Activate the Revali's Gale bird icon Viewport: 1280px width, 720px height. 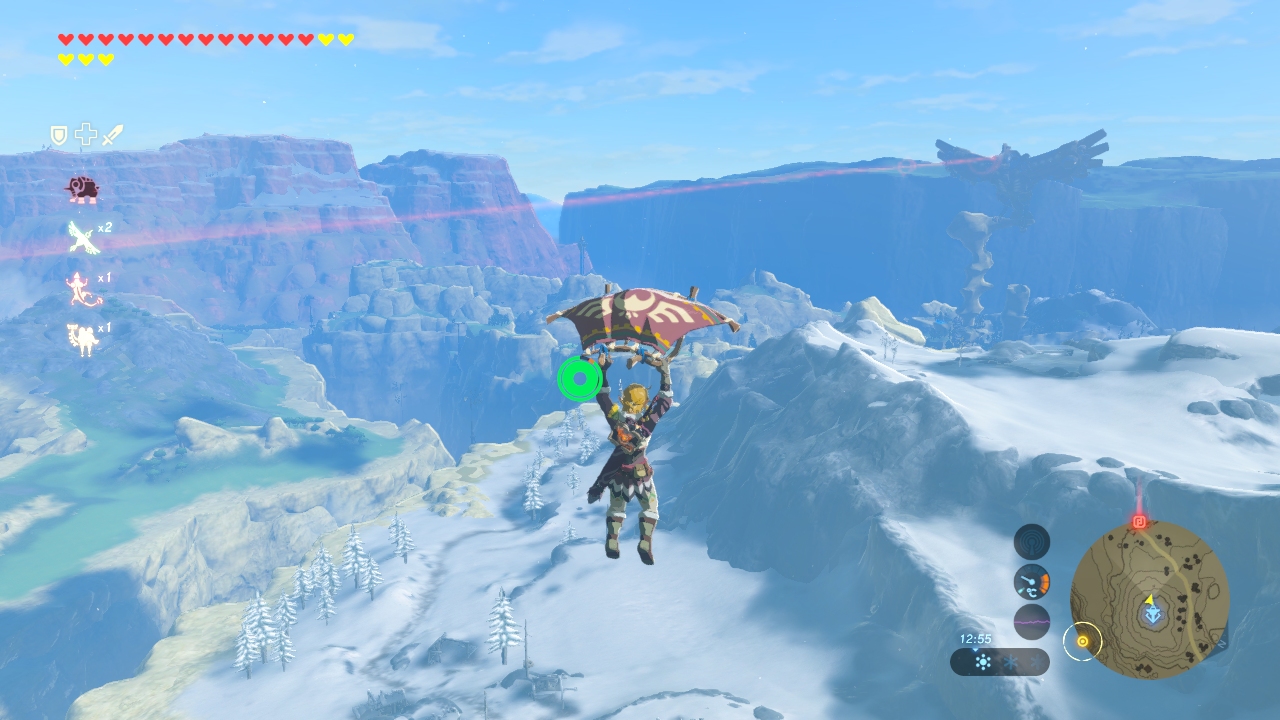click(x=82, y=237)
